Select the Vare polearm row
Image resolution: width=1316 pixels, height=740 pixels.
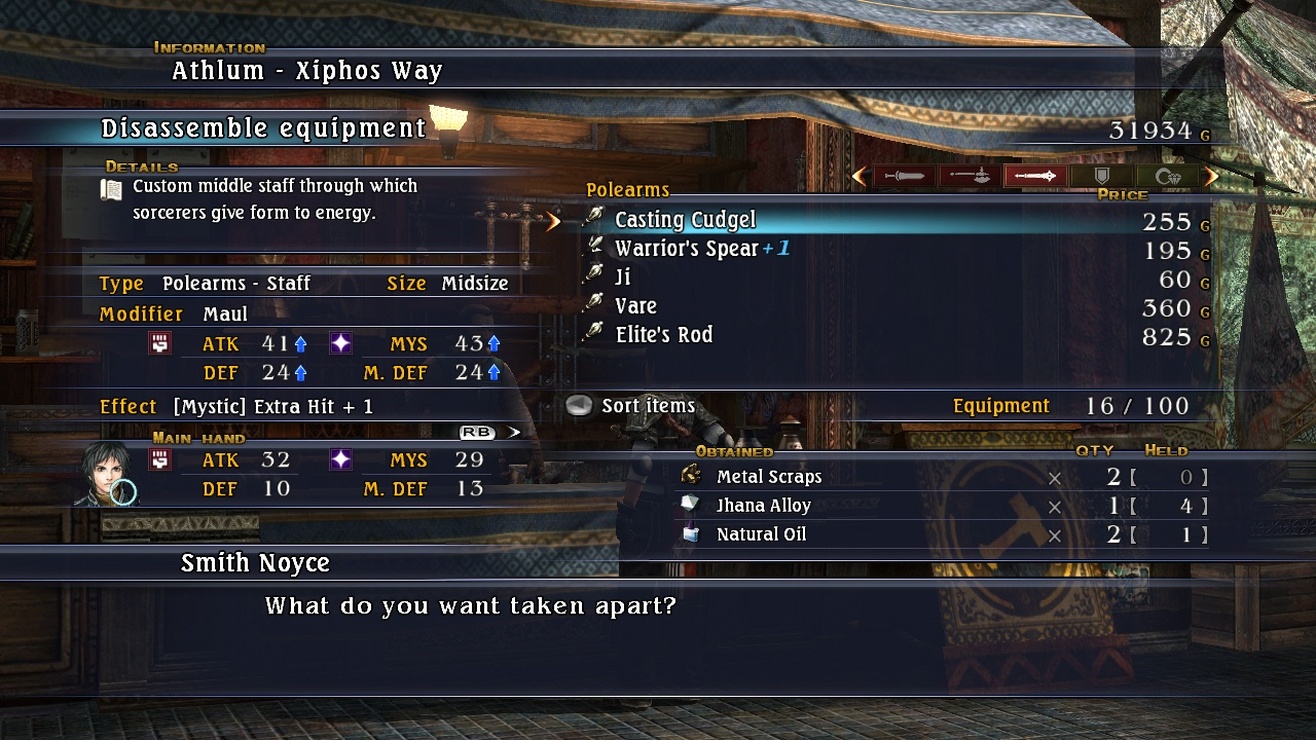pos(636,307)
